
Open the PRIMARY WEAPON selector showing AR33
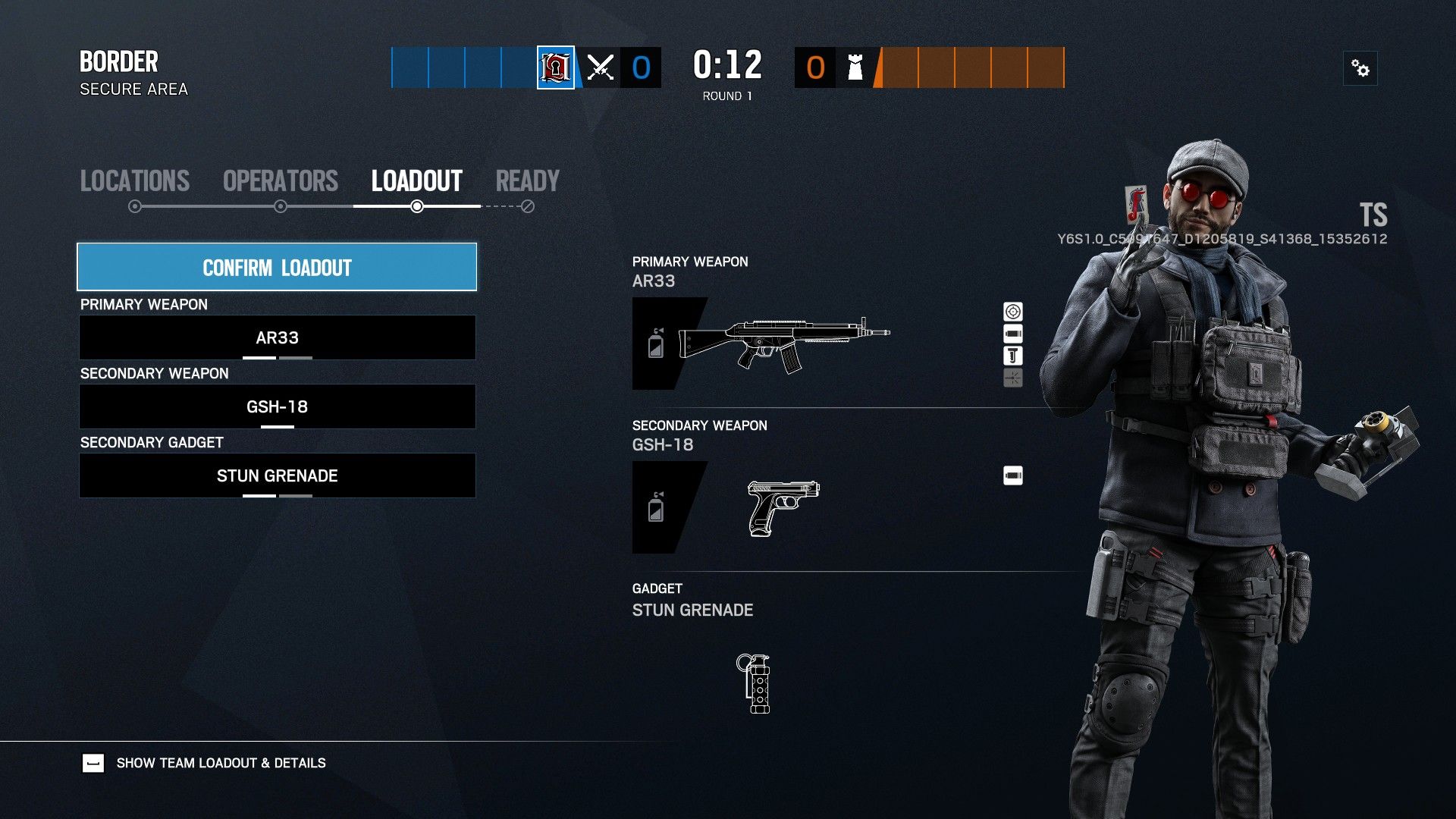[x=278, y=337]
